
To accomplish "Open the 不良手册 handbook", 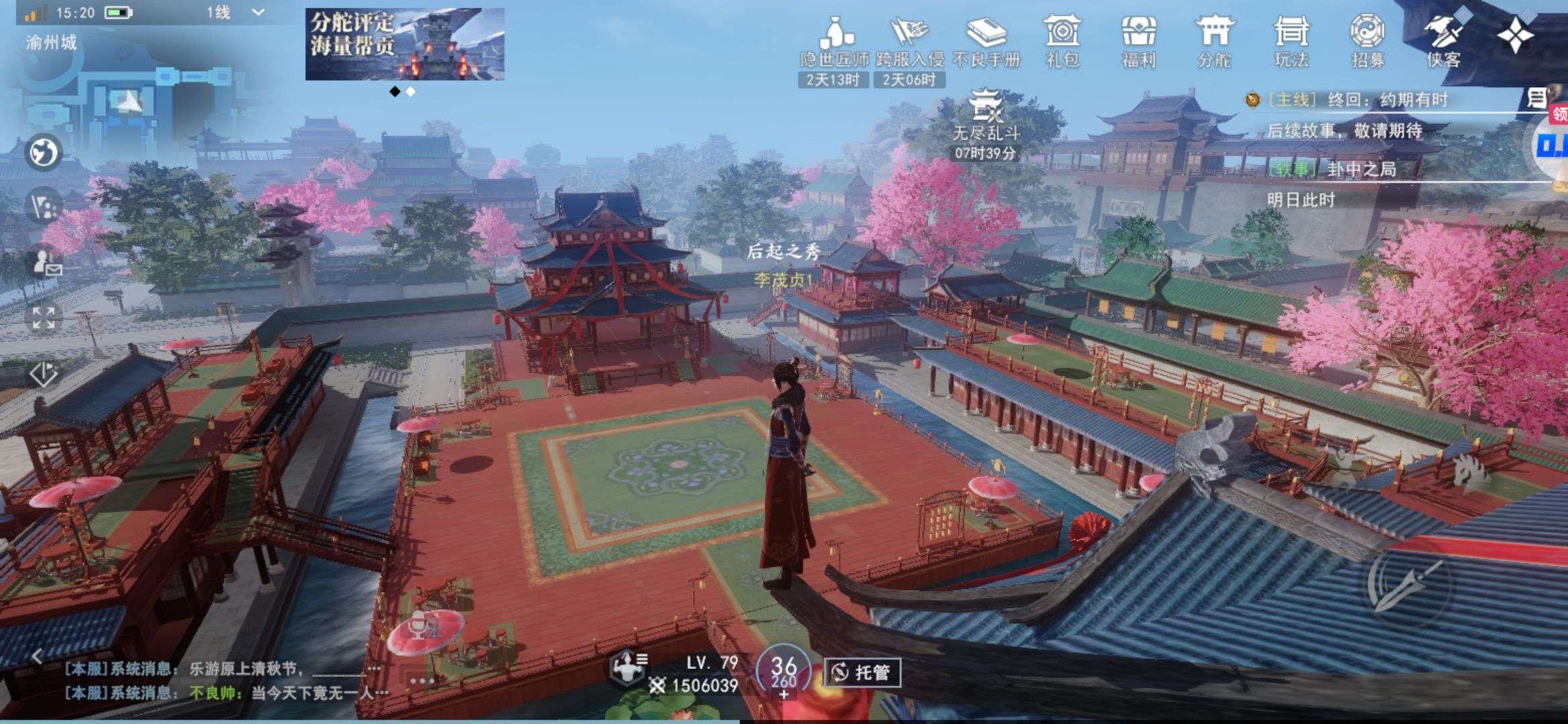I will (x=986, y=42).
